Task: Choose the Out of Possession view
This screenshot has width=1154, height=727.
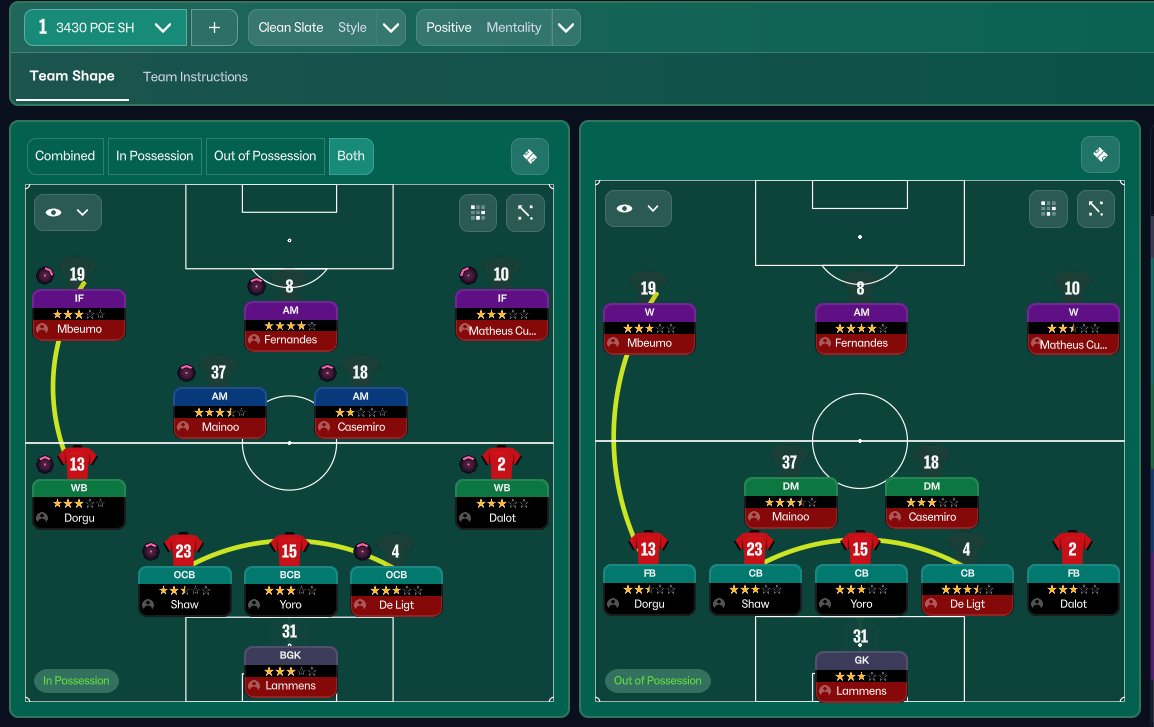Action: [x=266, y=156]
